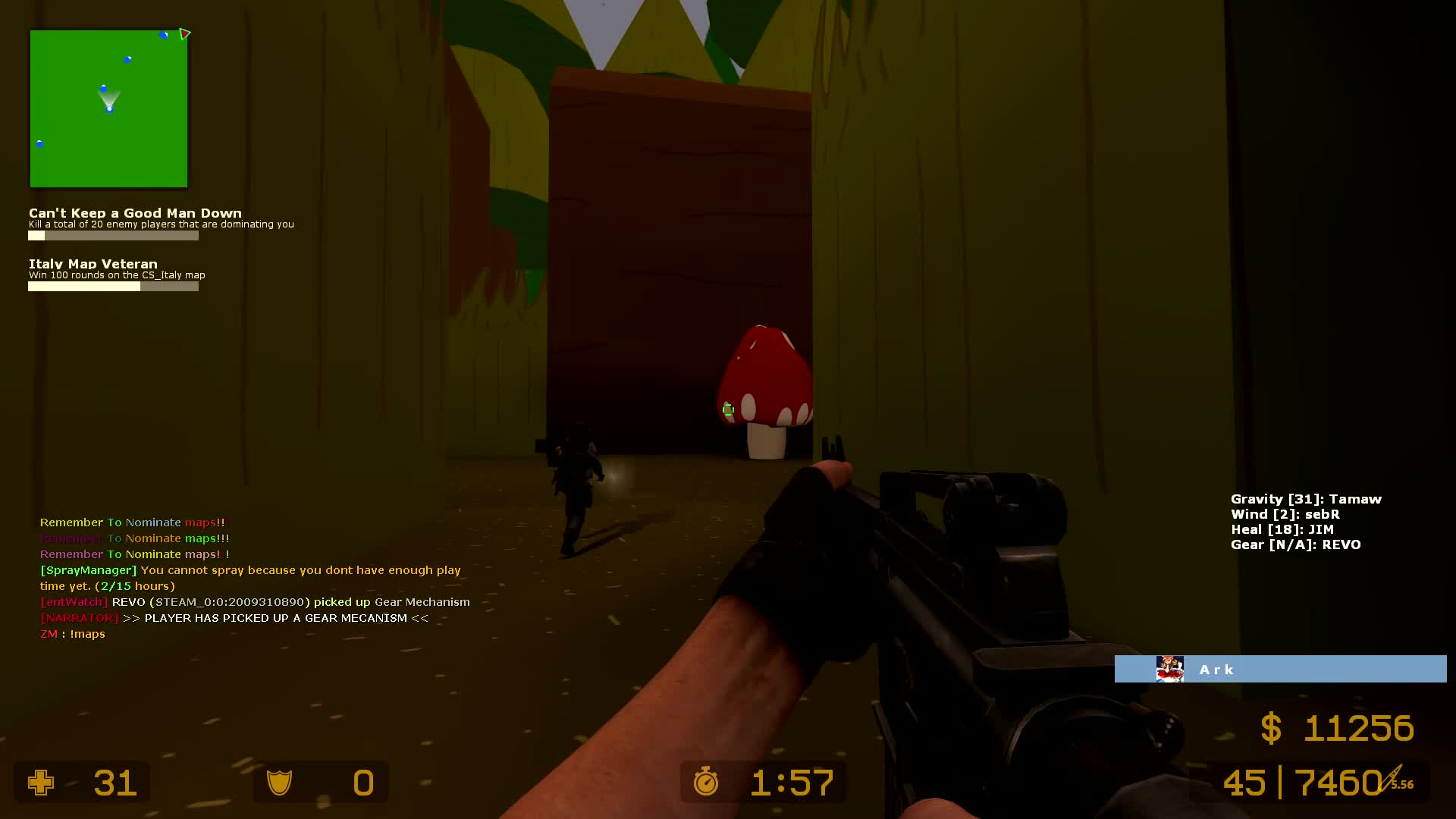Select a blue teammate dot on the minimap
1456x819 pixels.
(x=127, y=58)
